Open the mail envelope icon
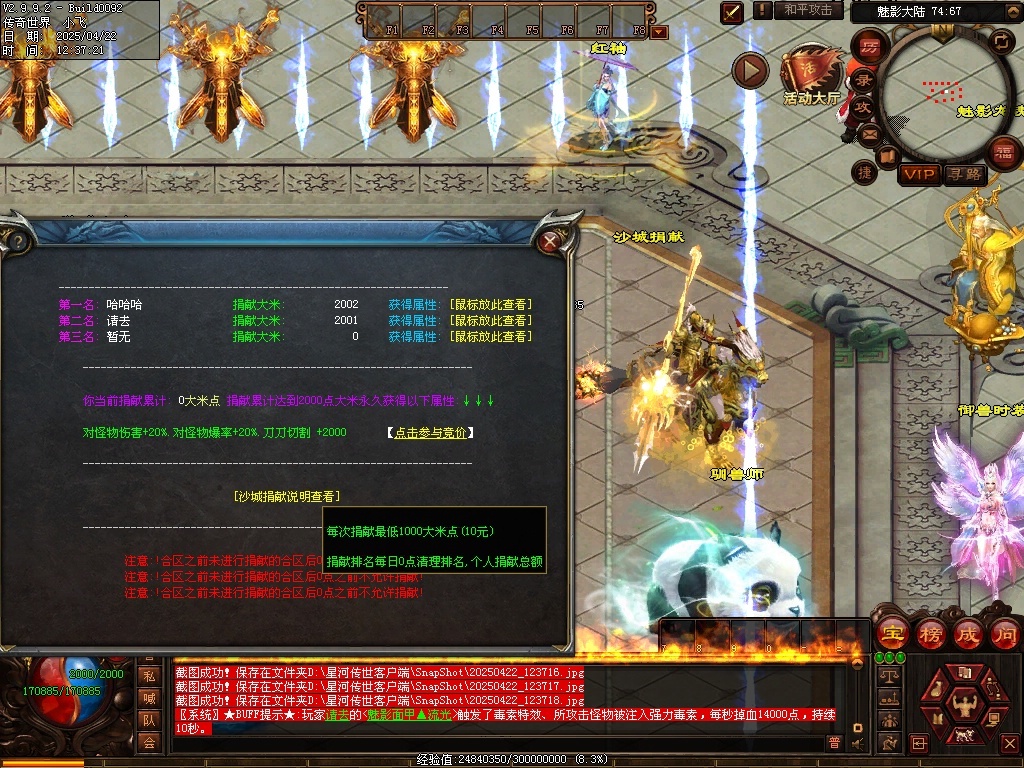 (x=869, y=133)
